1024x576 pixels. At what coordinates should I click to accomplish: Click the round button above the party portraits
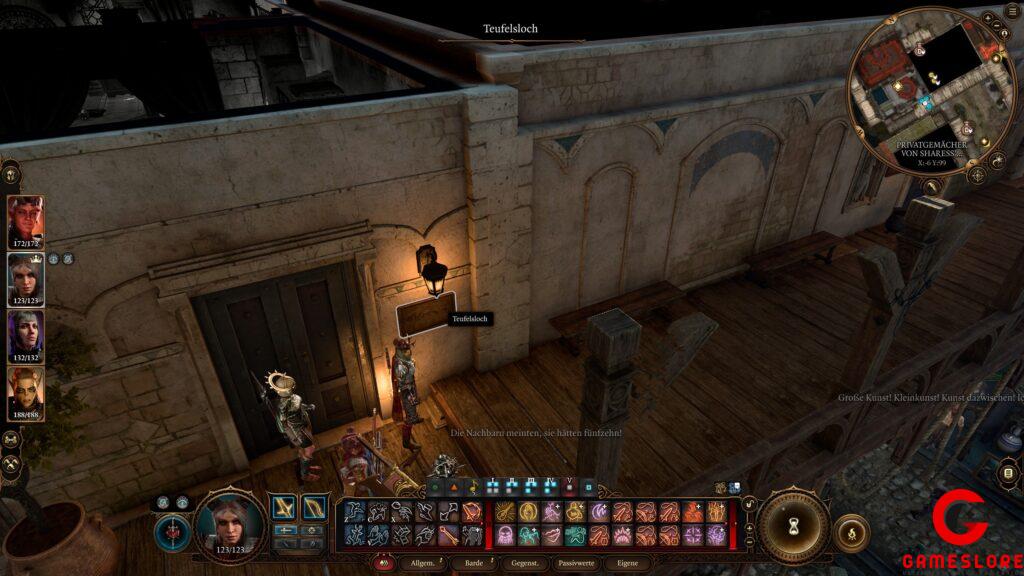[12, 174]
